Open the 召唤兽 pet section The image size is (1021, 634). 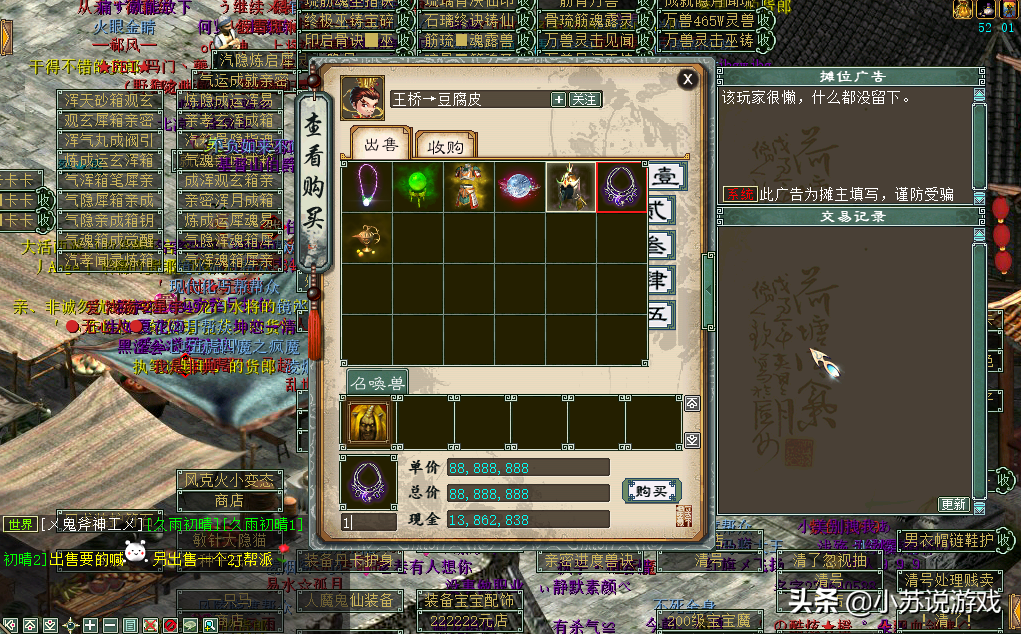(376, 381)
